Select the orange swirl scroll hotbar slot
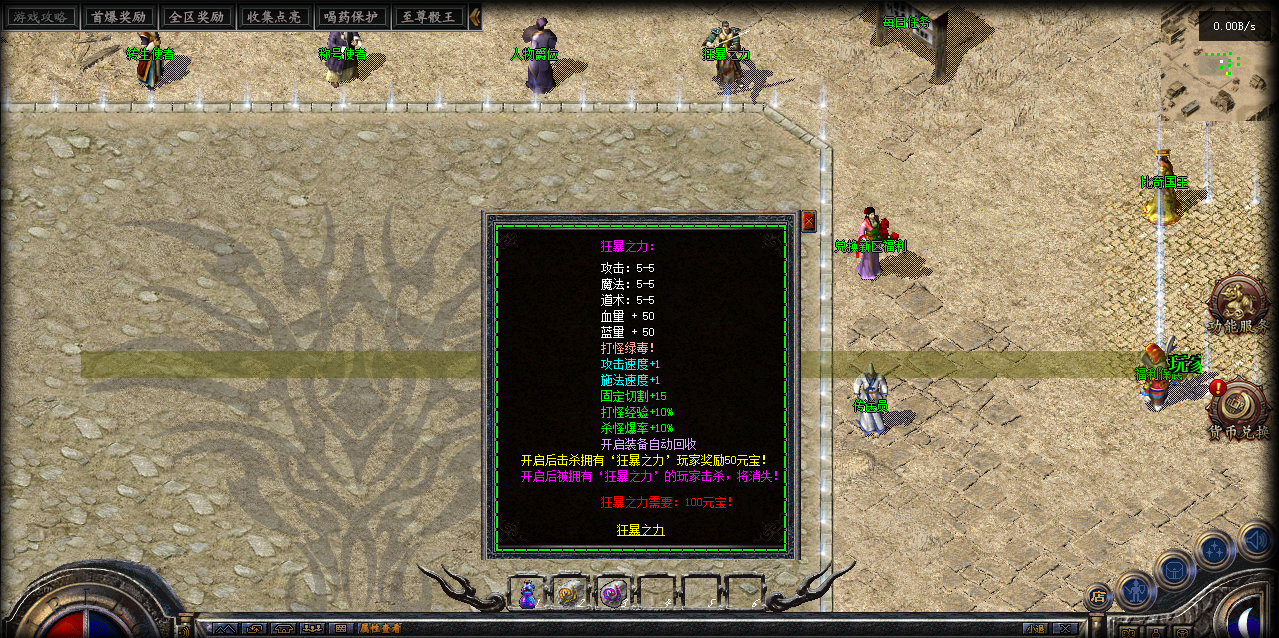 (x=570, y=594)
